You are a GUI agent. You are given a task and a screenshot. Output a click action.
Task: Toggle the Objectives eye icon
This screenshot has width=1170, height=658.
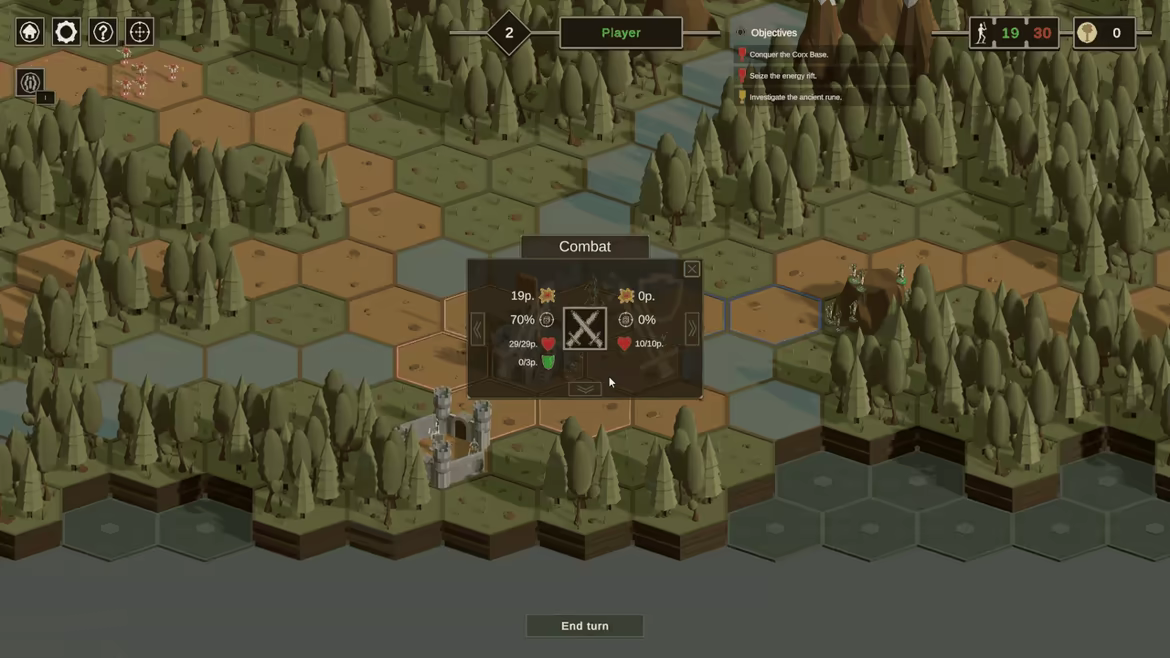coord(741,33)
